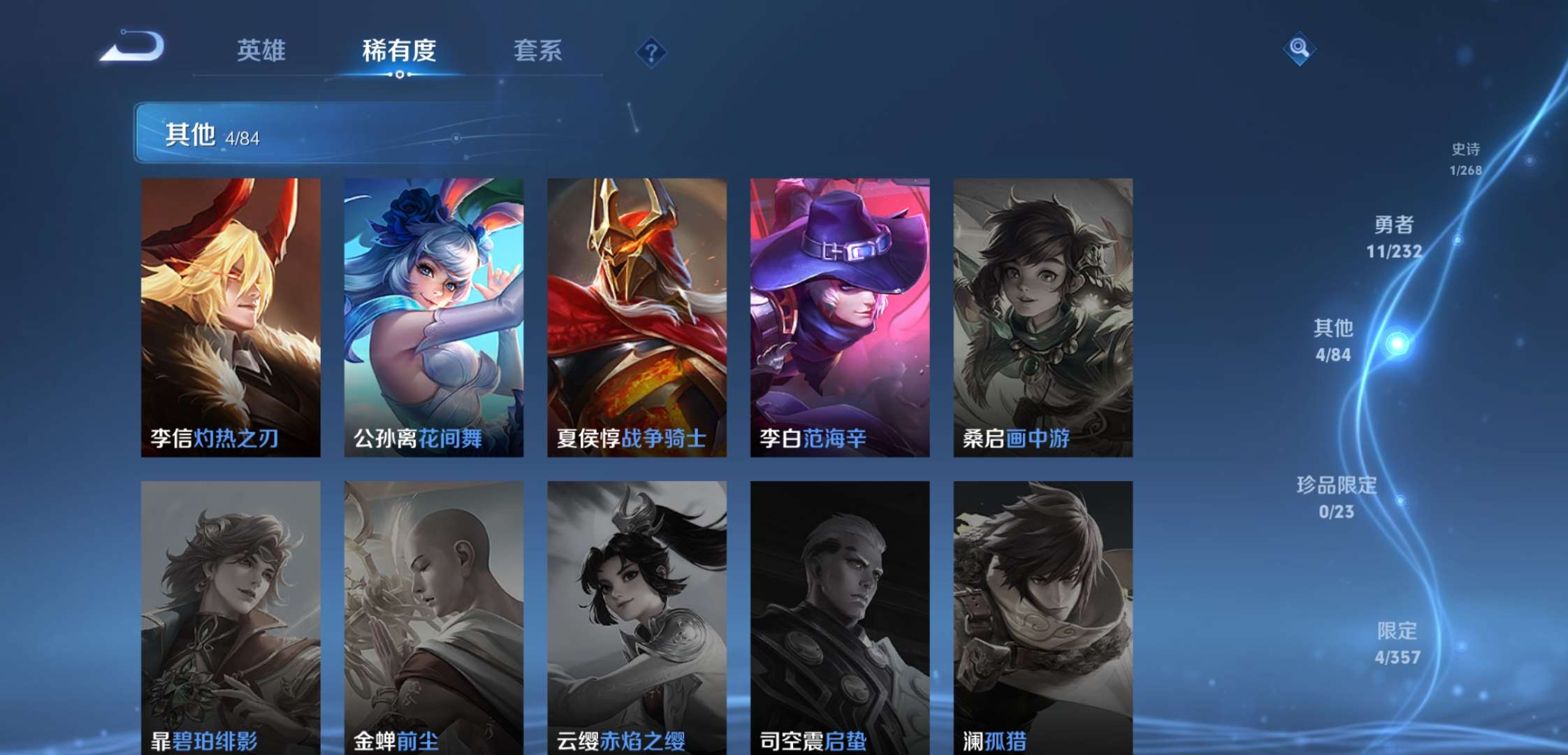Open the search magnifier icon
The height and width of the screenshot is (755, 1568).
coord(1298,49)
